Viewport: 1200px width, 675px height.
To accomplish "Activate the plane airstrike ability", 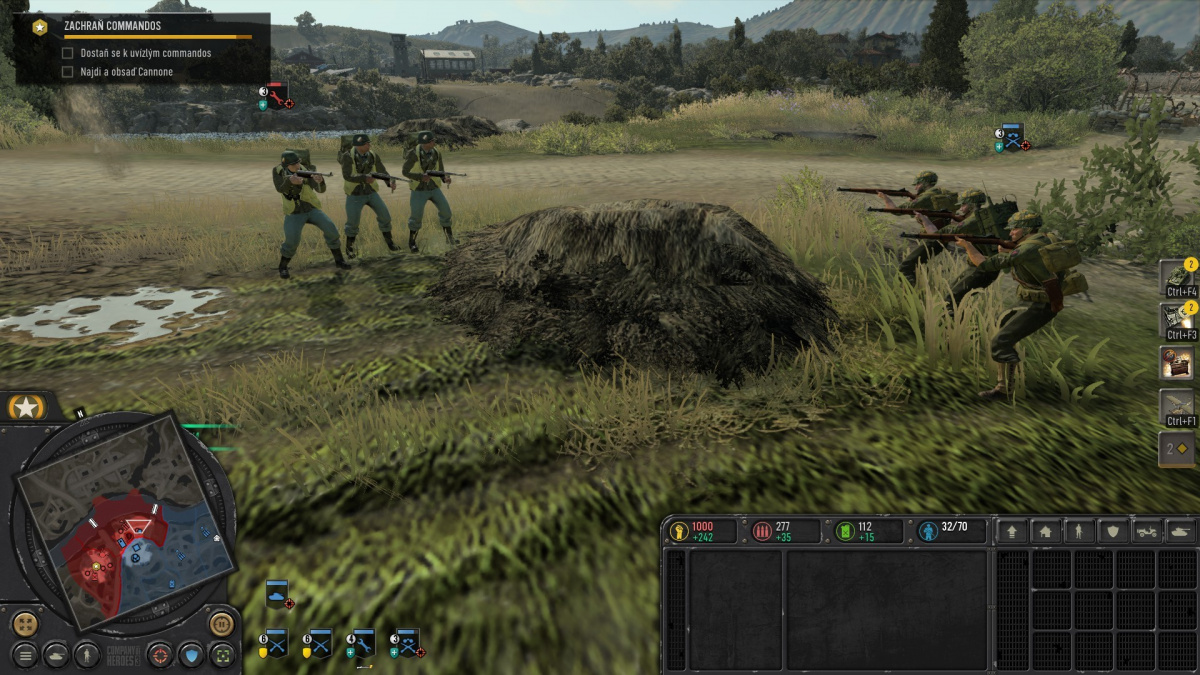I will tap(1177, 405).
